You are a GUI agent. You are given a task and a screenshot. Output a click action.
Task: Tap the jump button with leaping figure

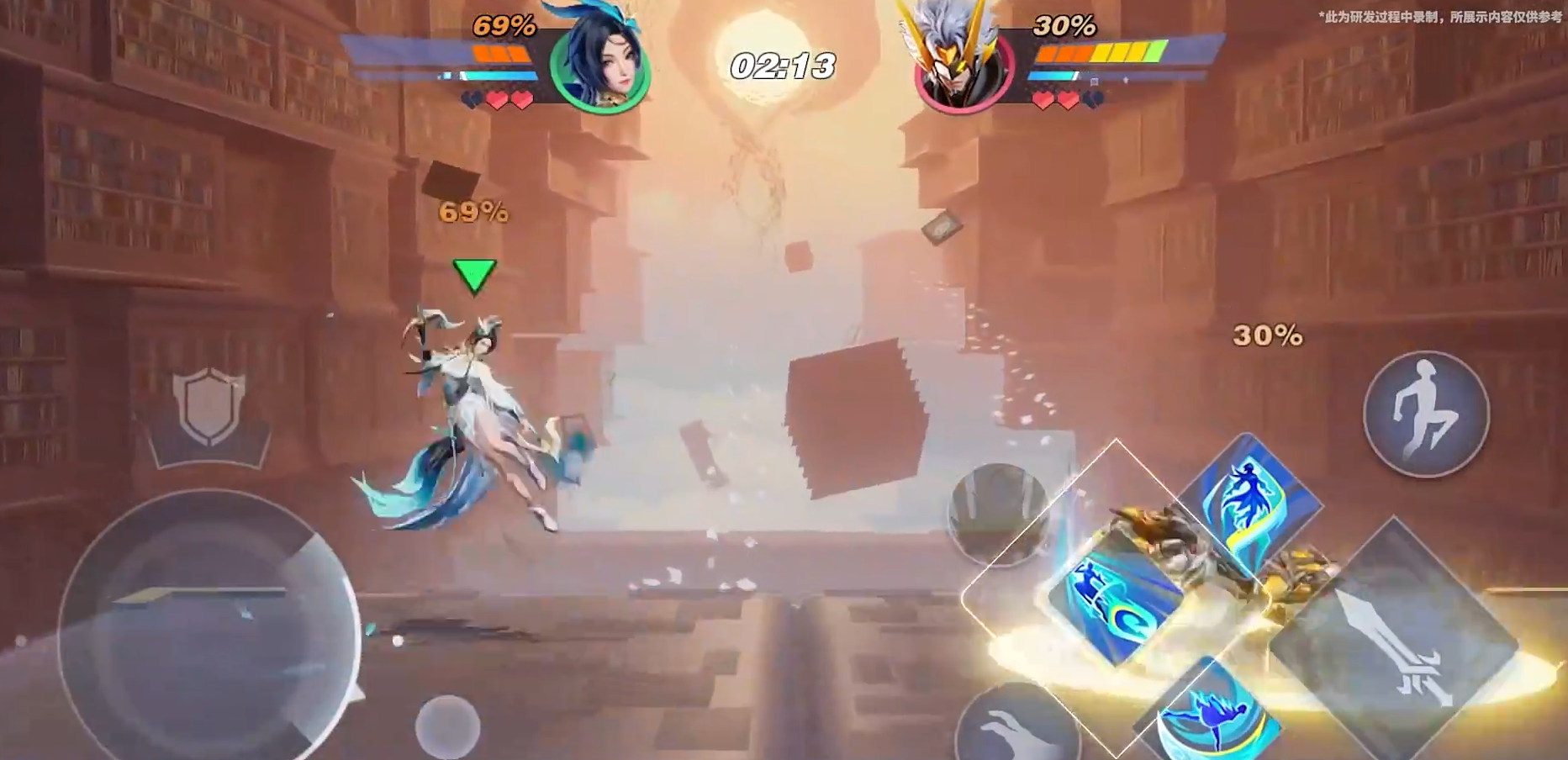[x=1425, y=414]
